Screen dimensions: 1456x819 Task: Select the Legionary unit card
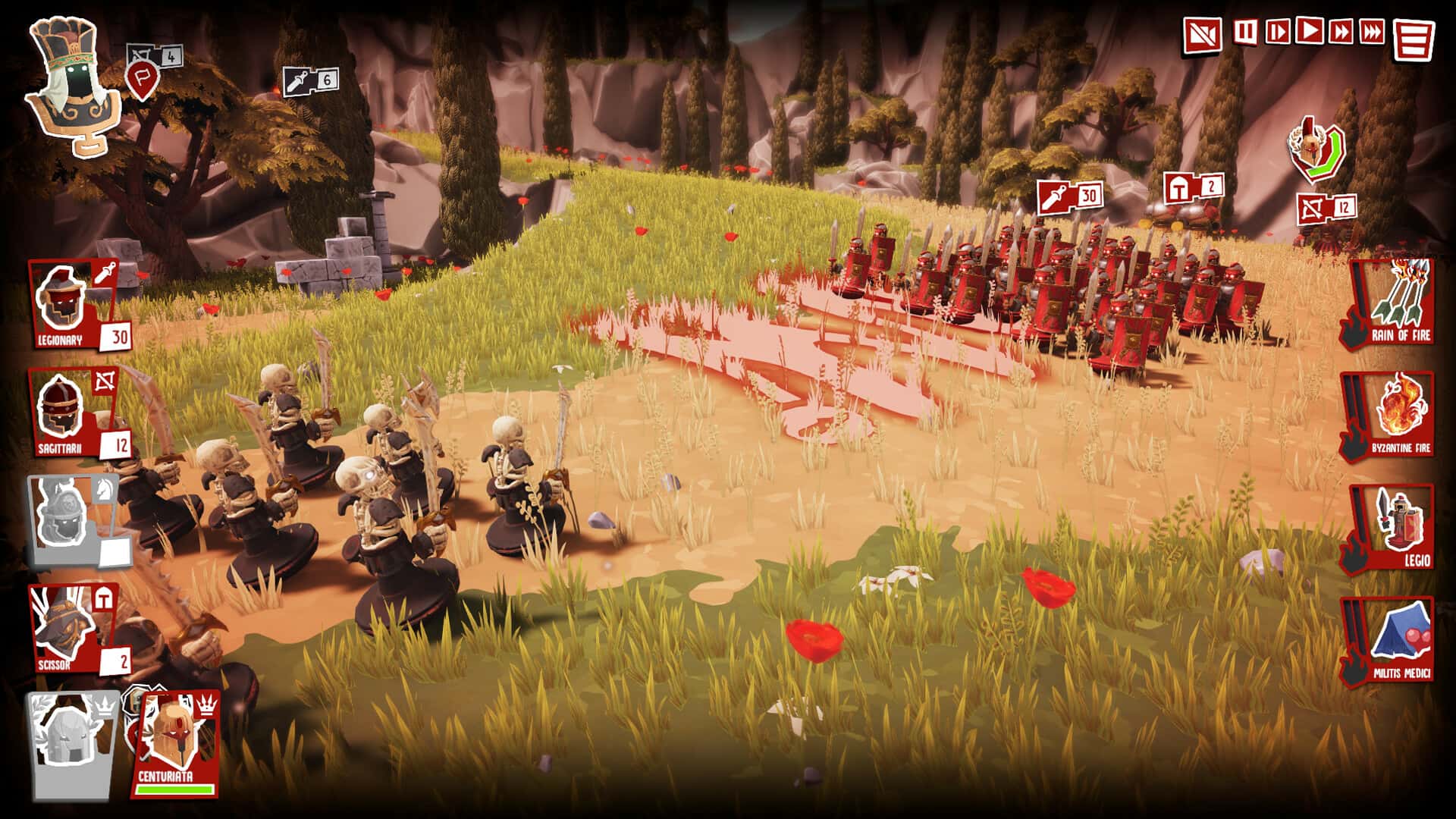[72, 305]
